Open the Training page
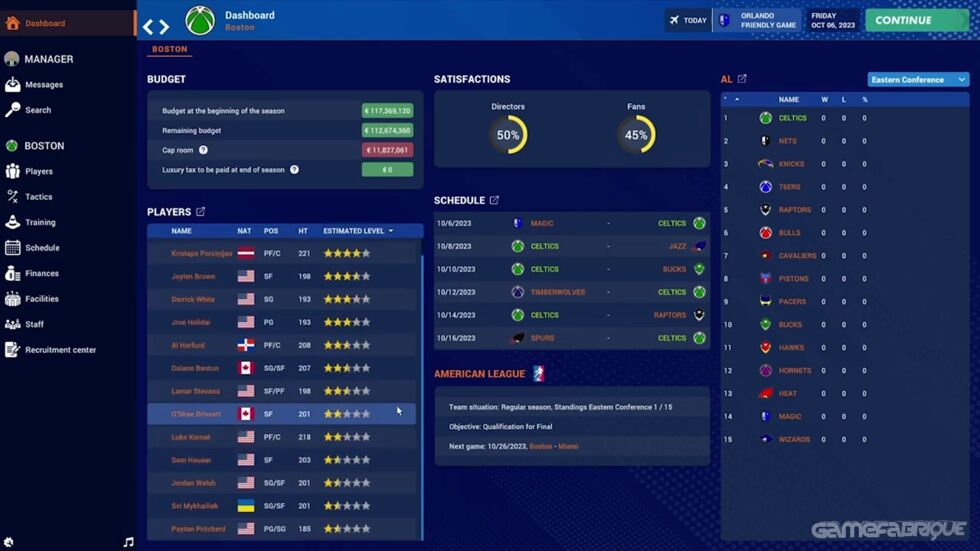The width and height of the screenshot is (980, 551). [x=40, y=222]
